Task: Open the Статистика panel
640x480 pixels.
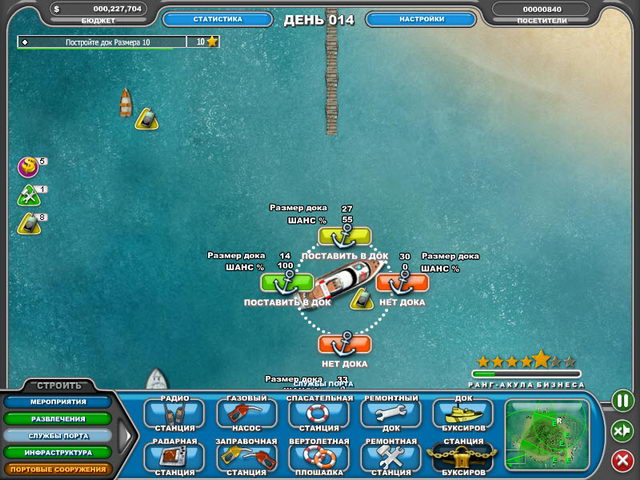Action: 203,19
